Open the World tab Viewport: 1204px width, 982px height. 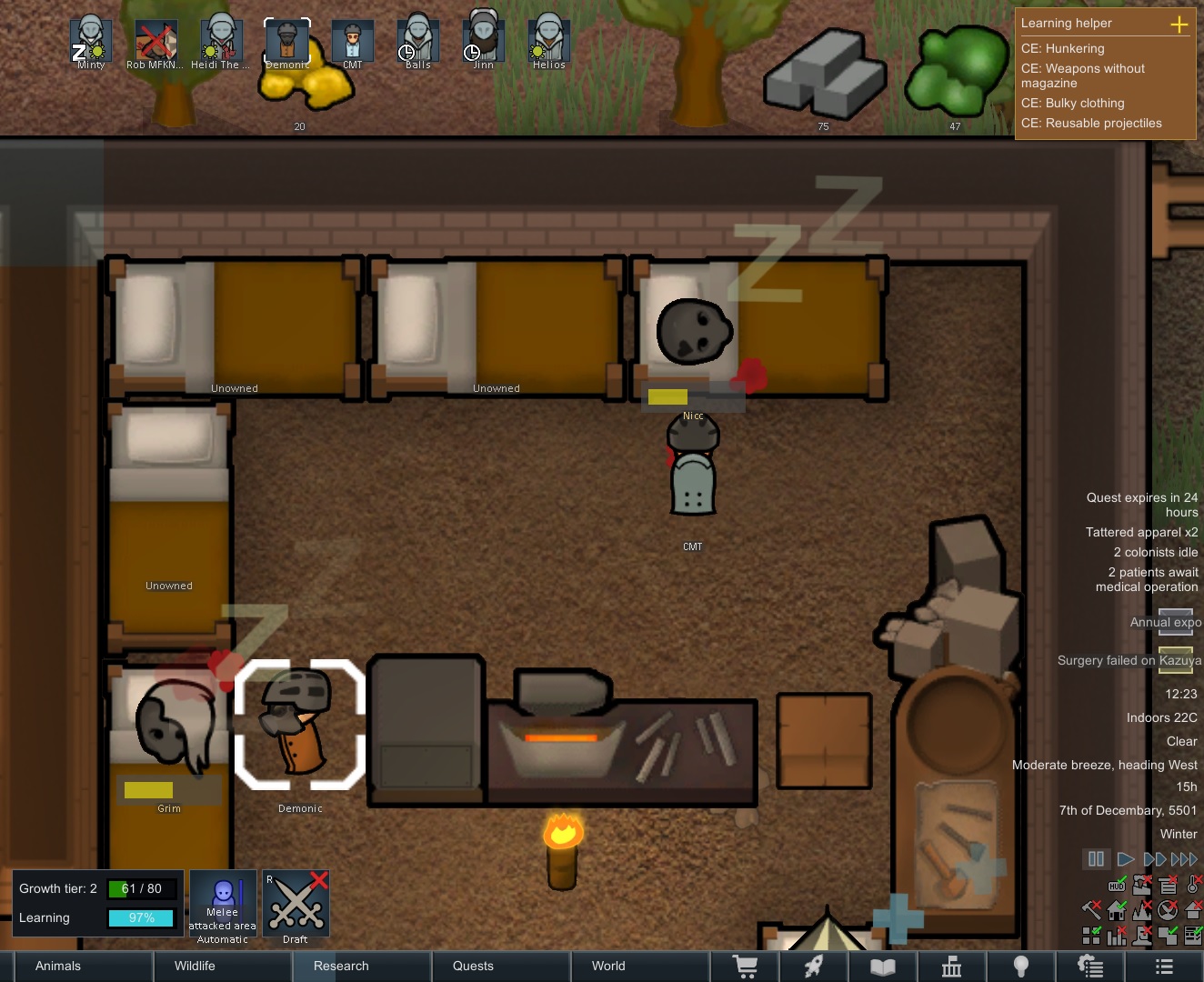click(x=607, y=966)
